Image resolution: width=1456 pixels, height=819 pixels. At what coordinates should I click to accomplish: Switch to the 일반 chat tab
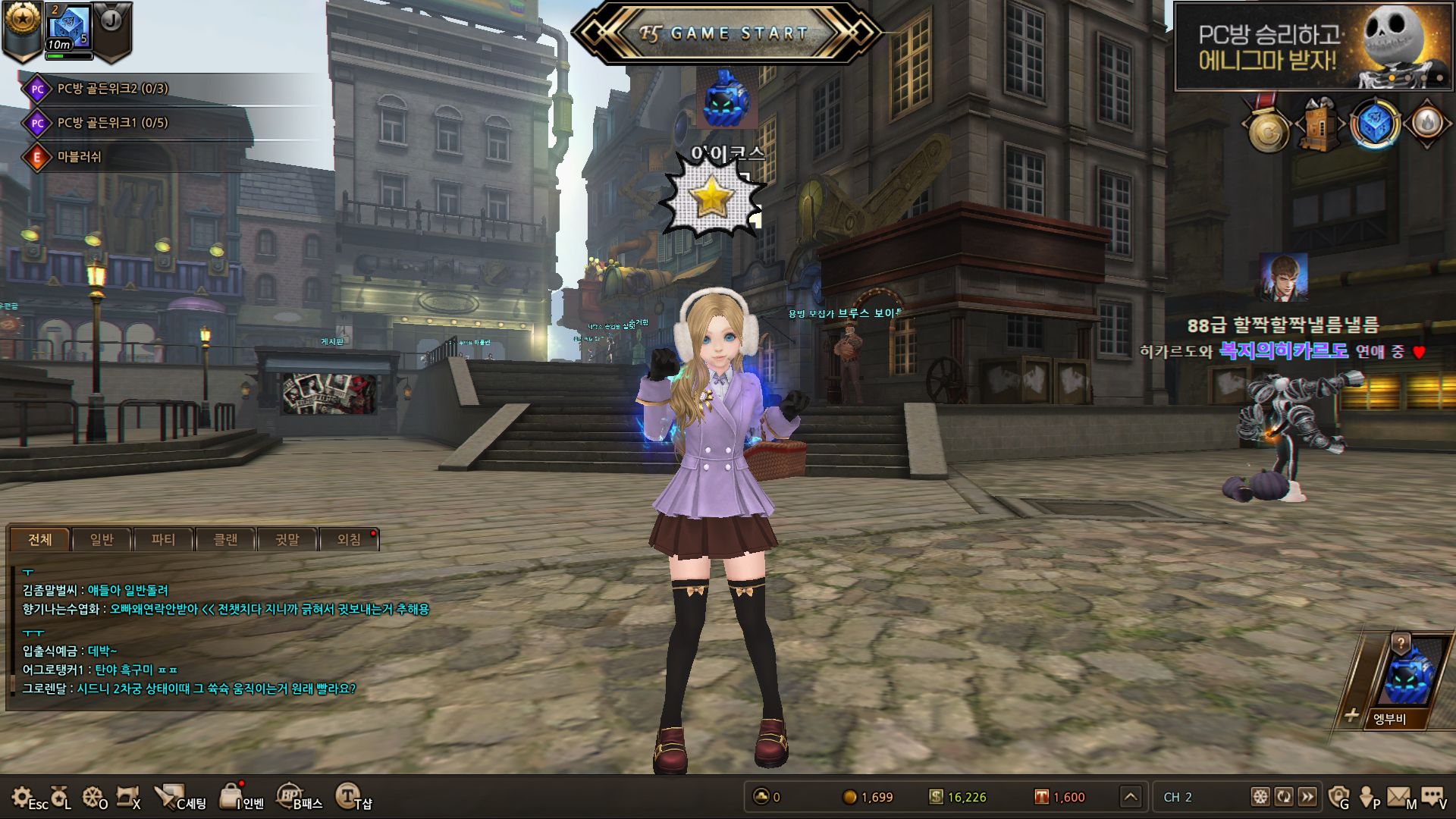(102, 539)
